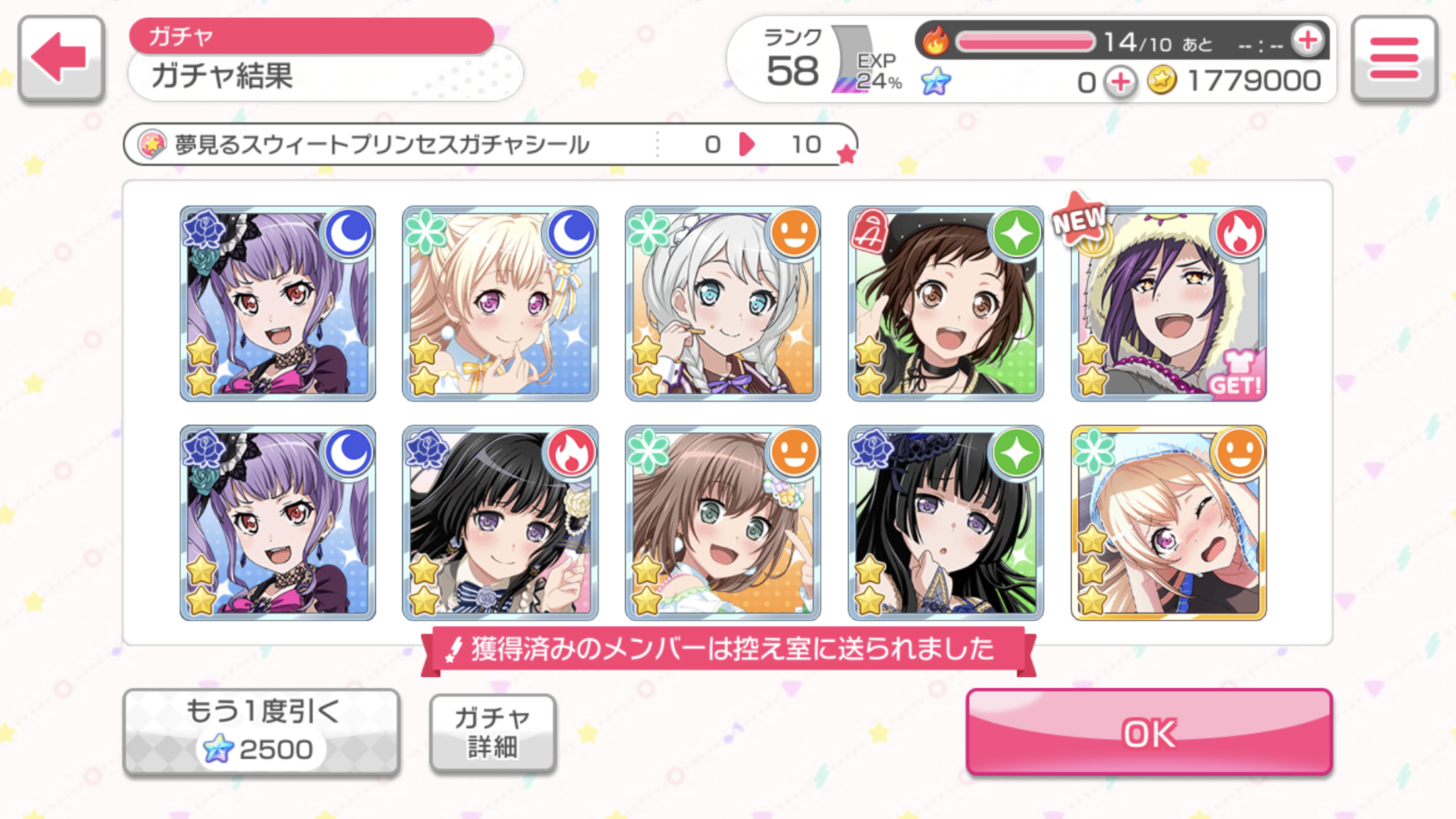
Task: View the blonde ponytail girl card
Action: (x=500, y=303)
